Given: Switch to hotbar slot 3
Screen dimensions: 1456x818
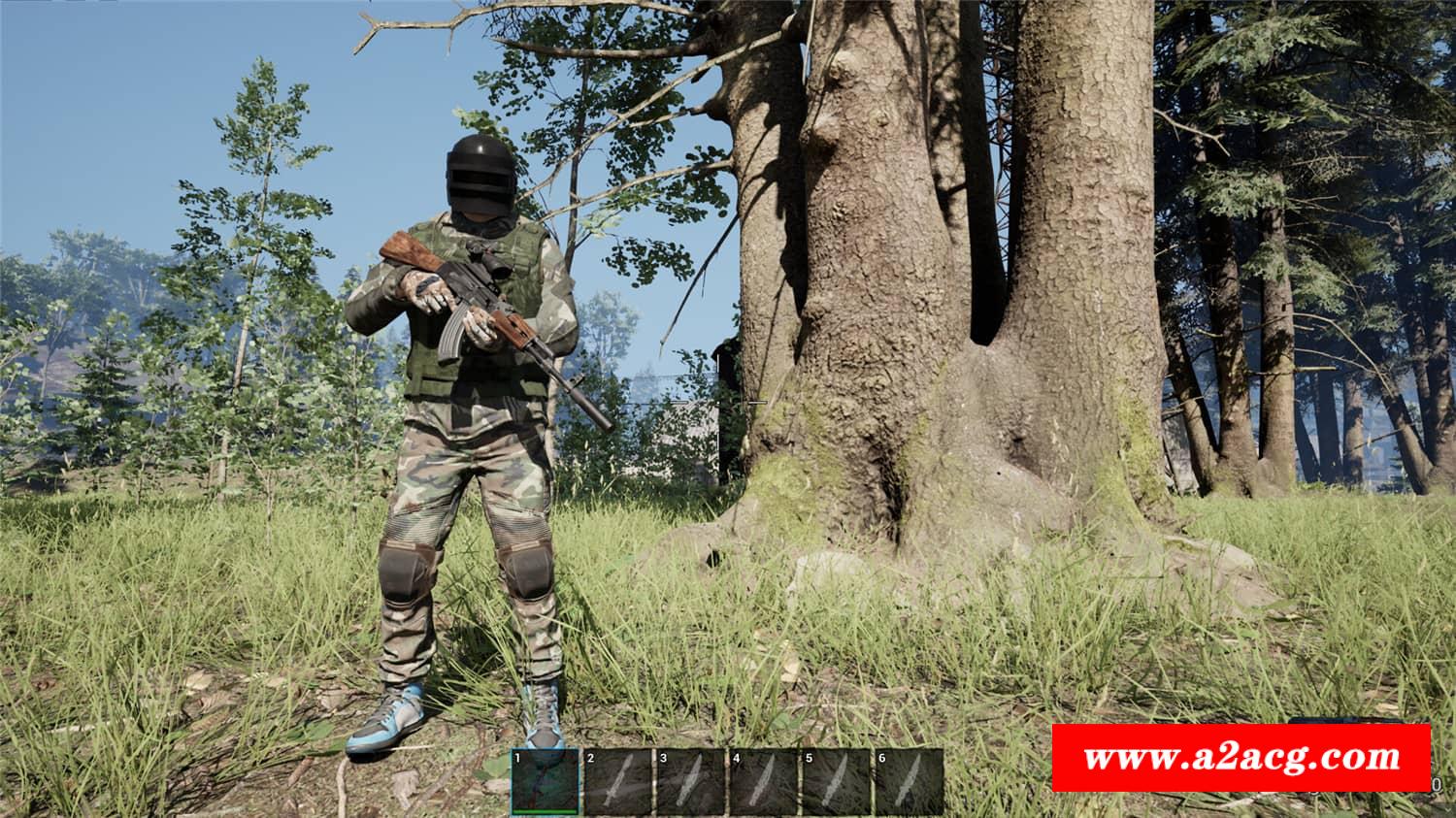Looking at the screenshot, I should (x=691, y=782).
